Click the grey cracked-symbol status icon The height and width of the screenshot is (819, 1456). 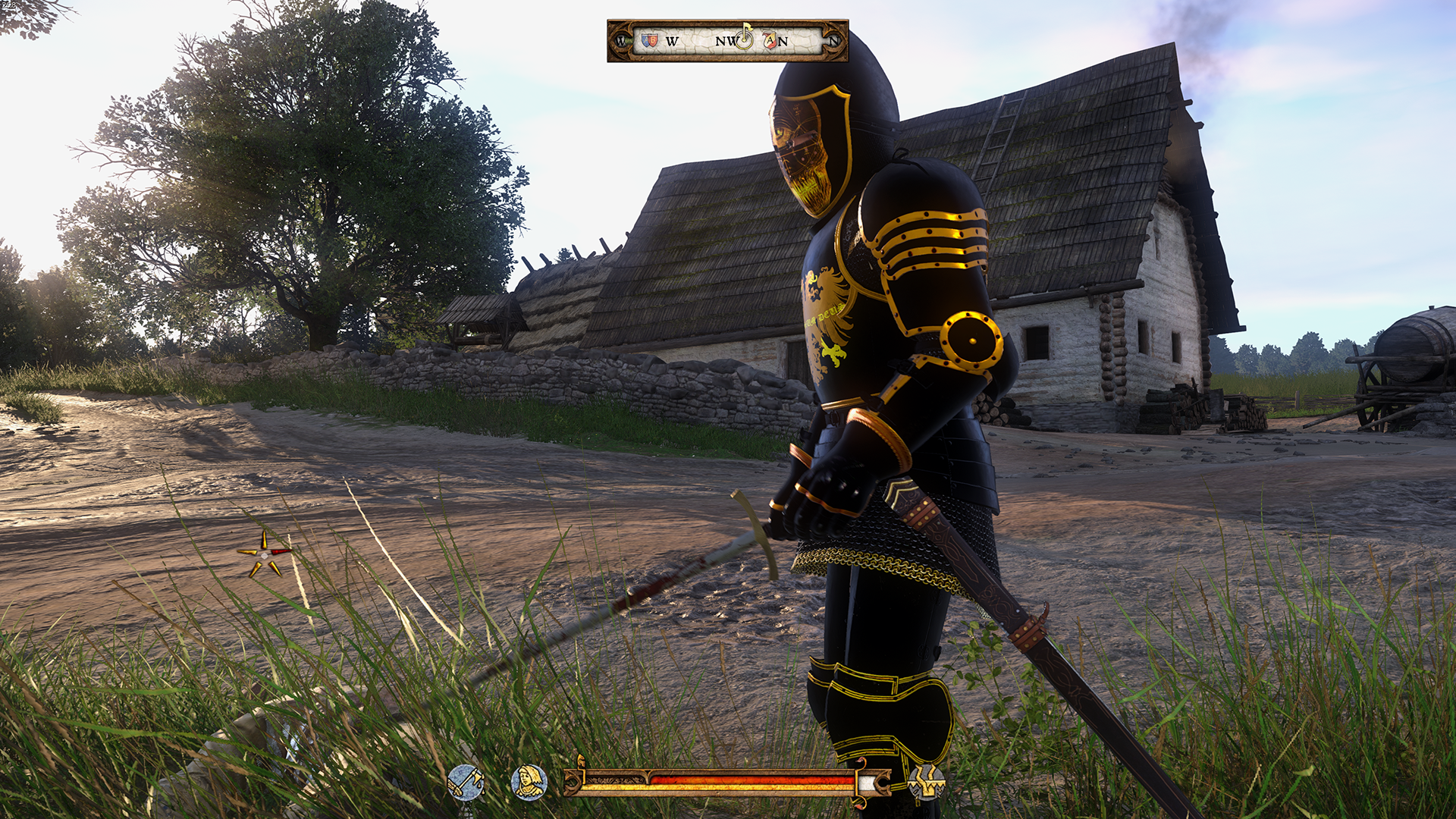point(926,783)
